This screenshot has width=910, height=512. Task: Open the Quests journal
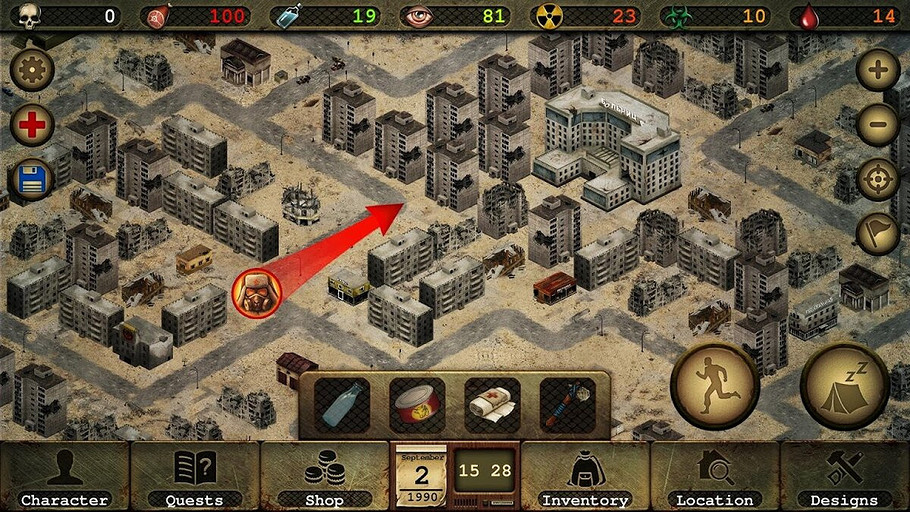click(195, 477)
